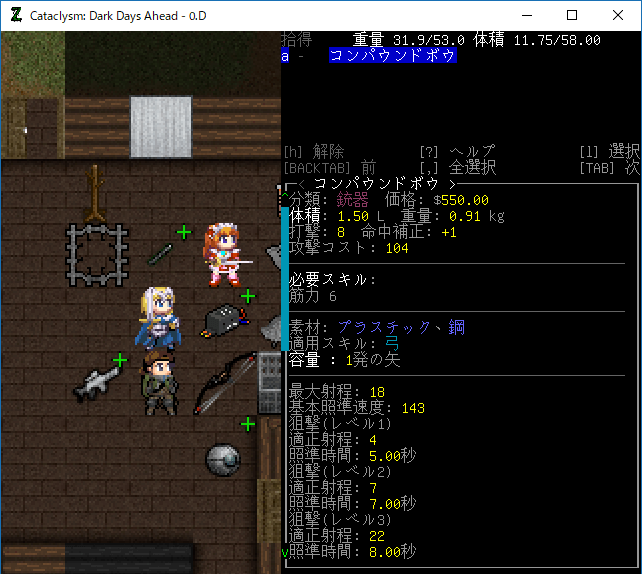
Task: Minimize the Cataclysm game window
Action: (525, 15)
